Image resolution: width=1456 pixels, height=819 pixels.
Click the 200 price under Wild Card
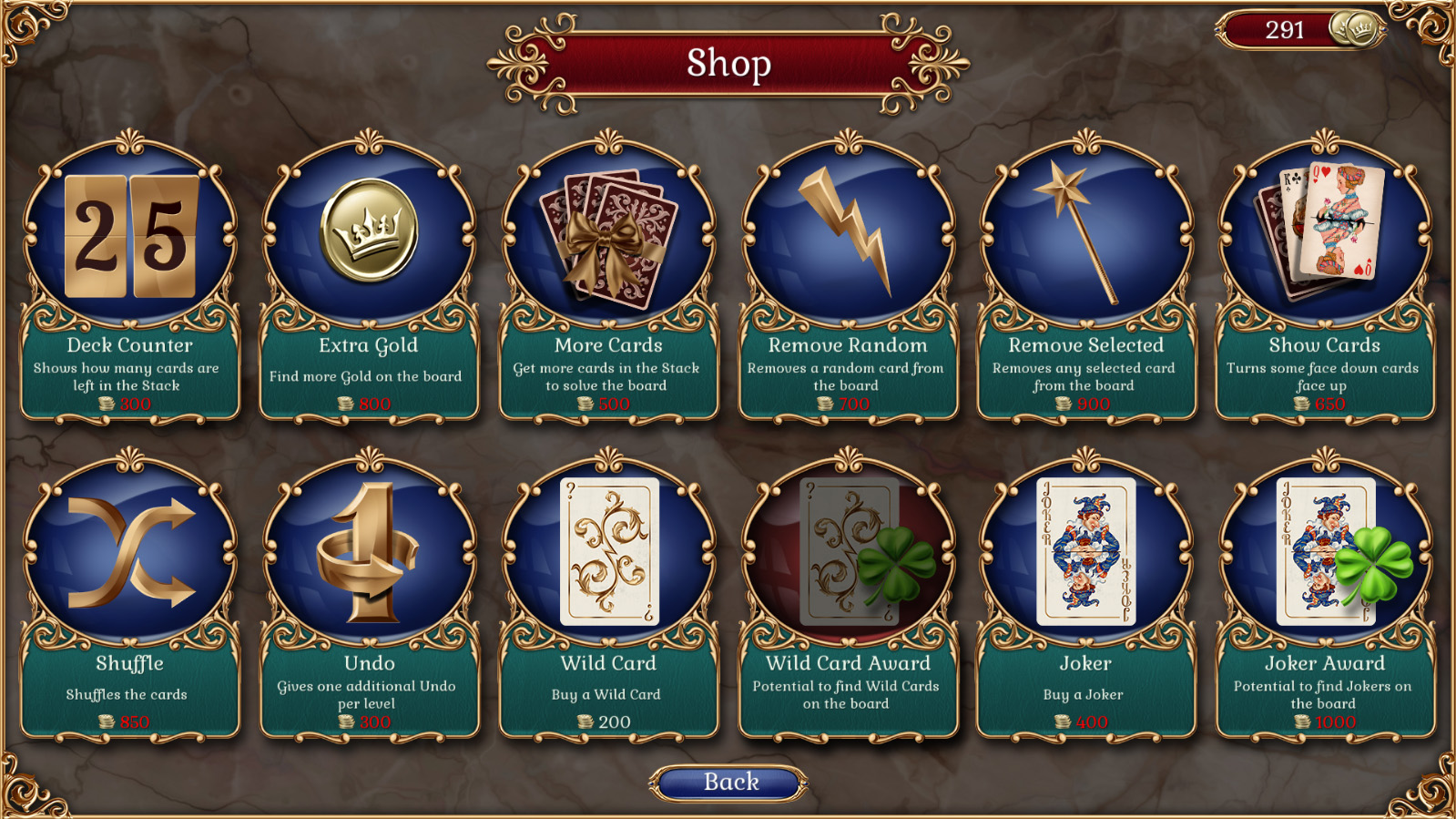pyautogui.click(x=615, y=722)
